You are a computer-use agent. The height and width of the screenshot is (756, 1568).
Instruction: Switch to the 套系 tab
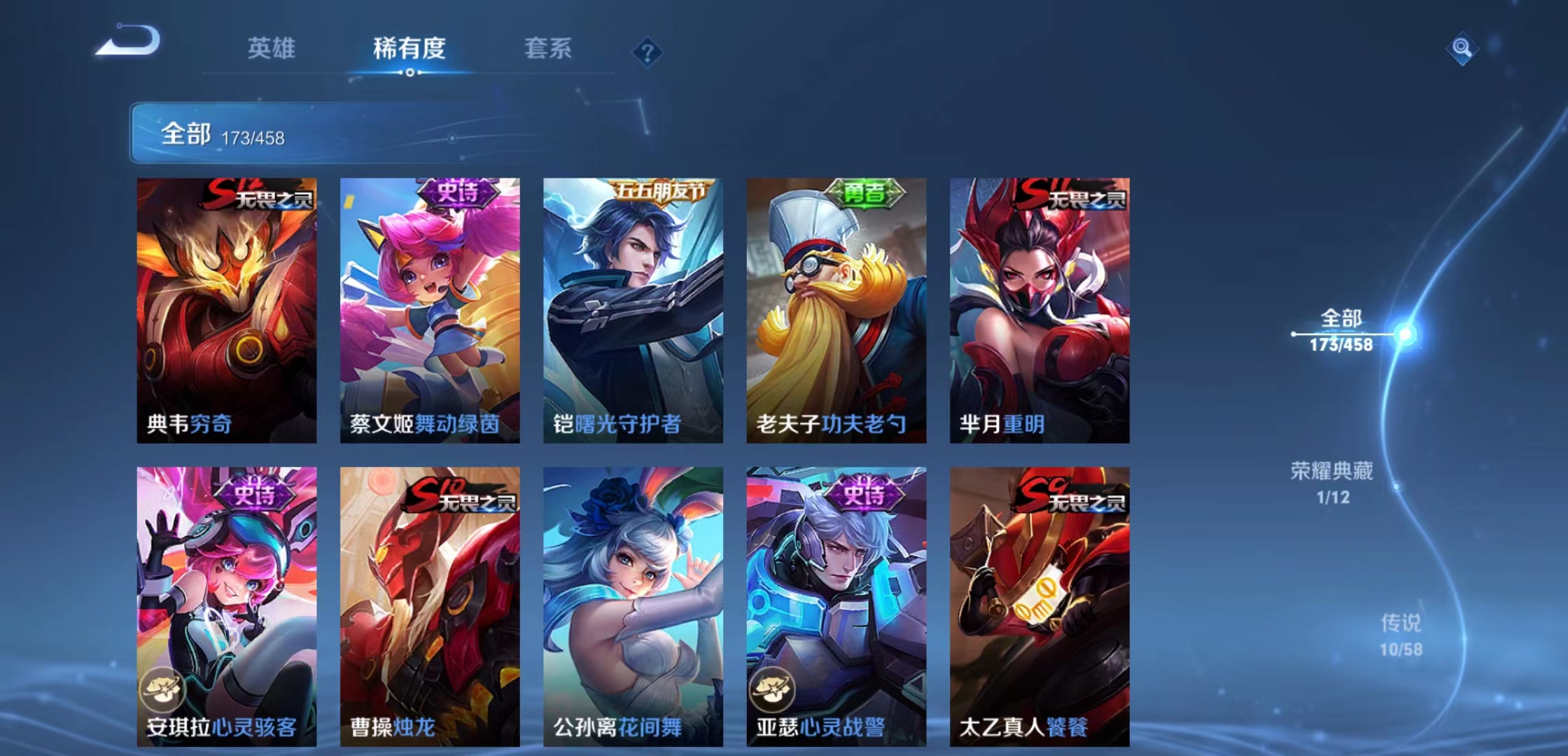point(548,49)
